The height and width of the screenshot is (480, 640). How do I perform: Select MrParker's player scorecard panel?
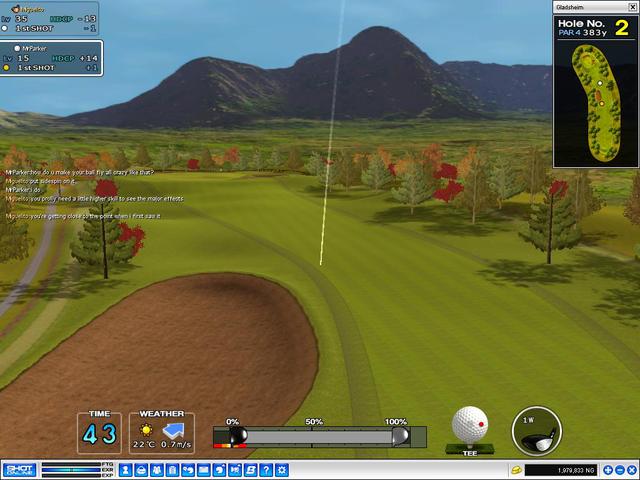pyautogui.click(x=52, y=58)
